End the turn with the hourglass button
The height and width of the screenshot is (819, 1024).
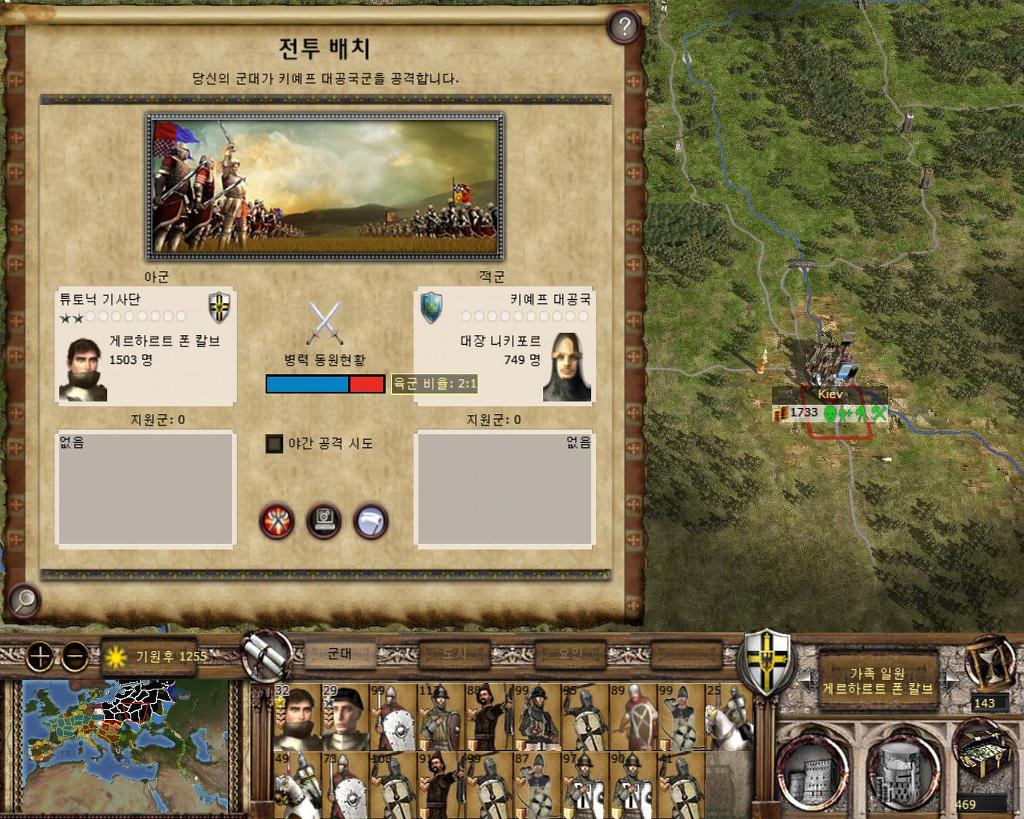click(989, 661)
